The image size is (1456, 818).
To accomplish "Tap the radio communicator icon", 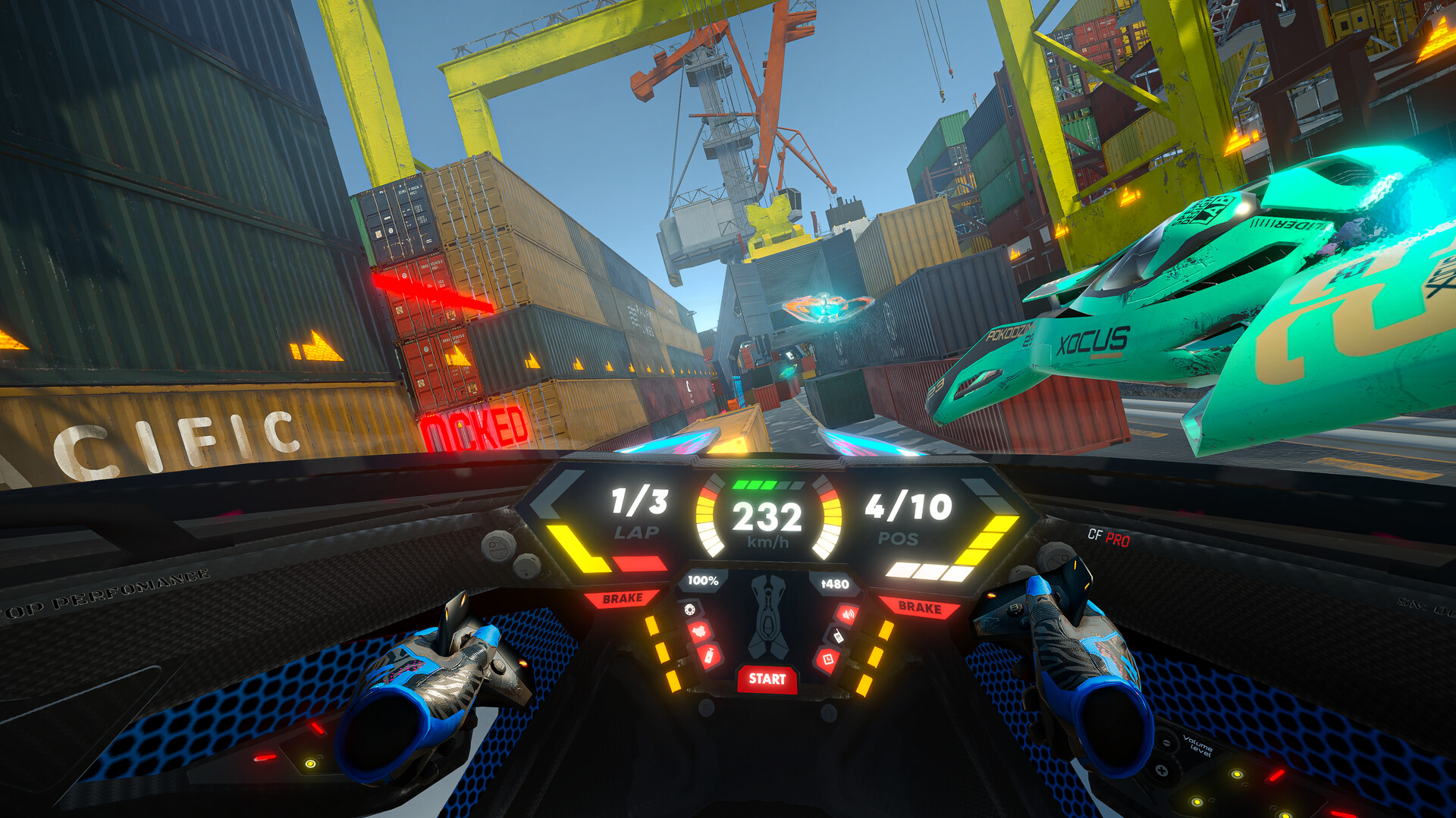I will [838, 636].
